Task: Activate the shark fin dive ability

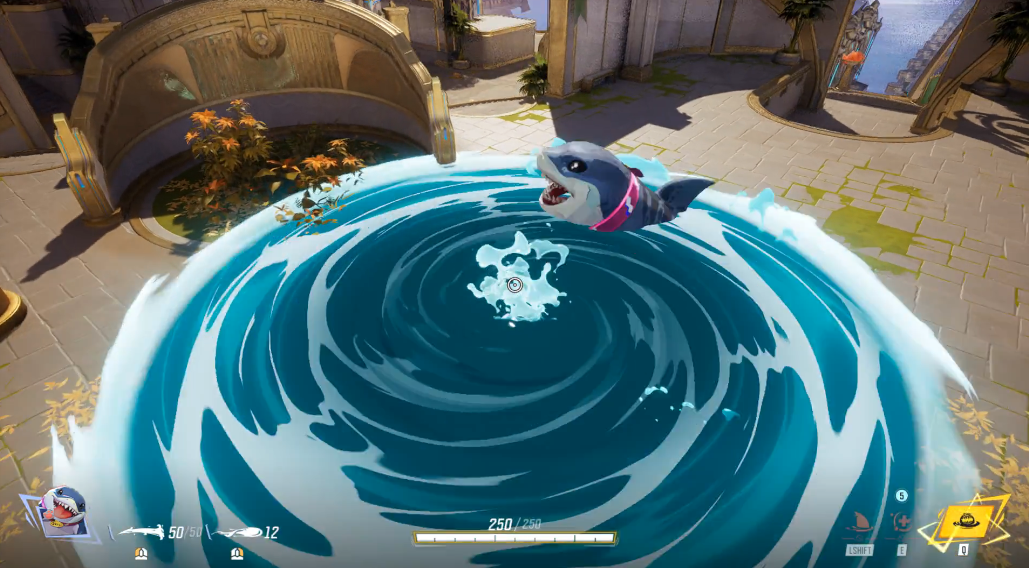Action: (x=858, y=522)
